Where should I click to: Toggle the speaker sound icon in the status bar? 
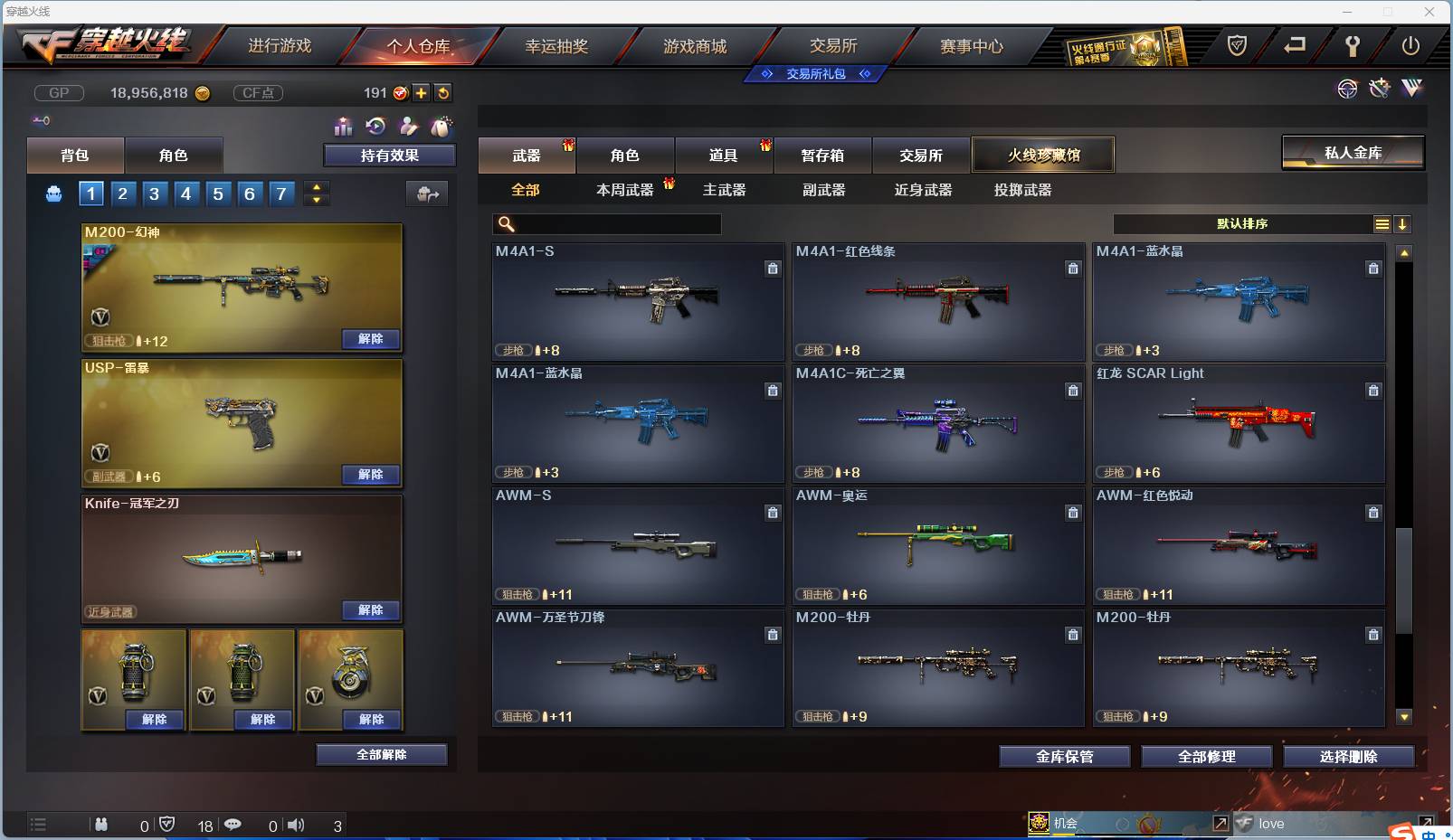tap(295, 825)
